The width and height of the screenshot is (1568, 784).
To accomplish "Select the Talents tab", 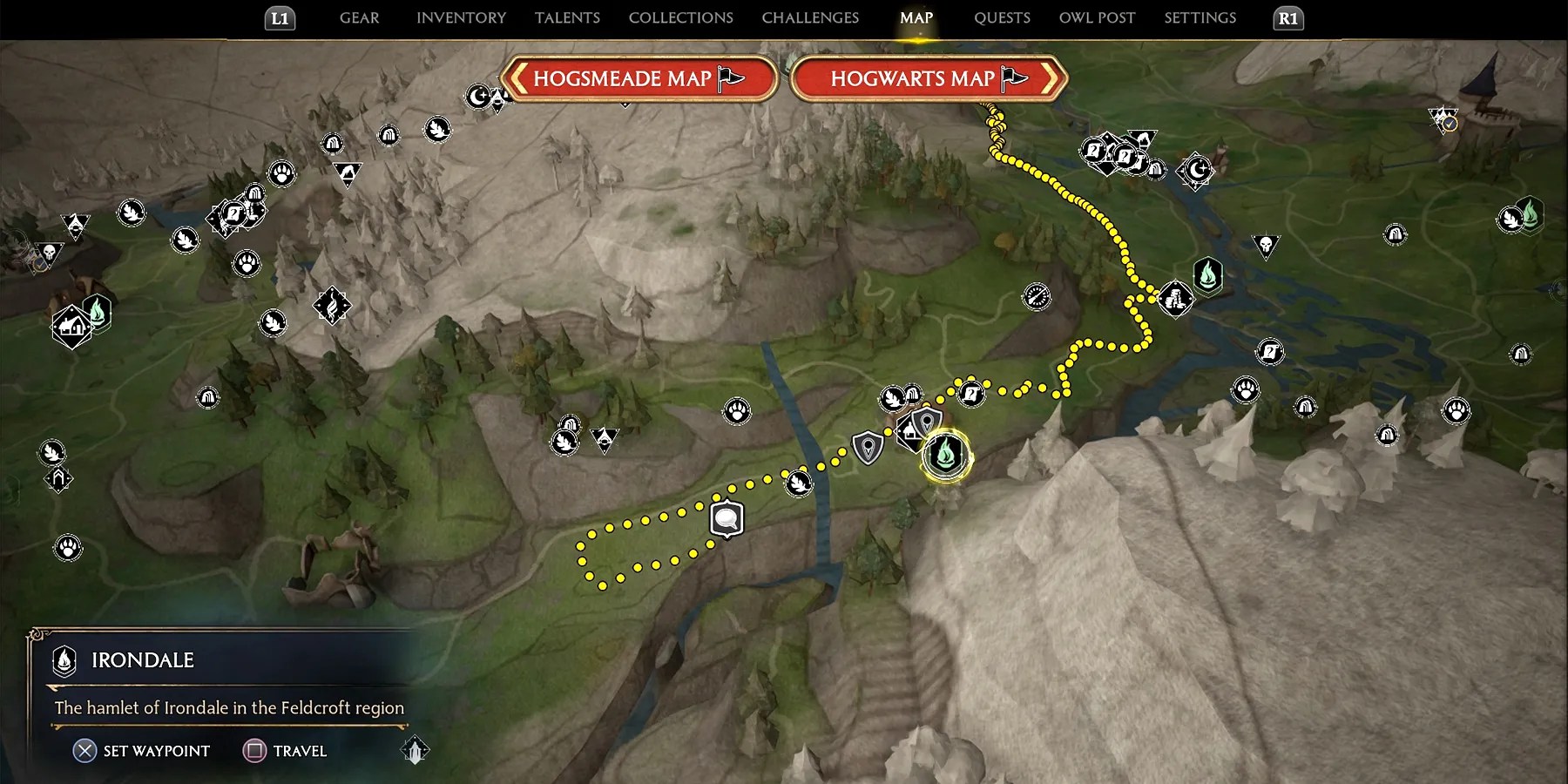I will [x=567, y=17].
